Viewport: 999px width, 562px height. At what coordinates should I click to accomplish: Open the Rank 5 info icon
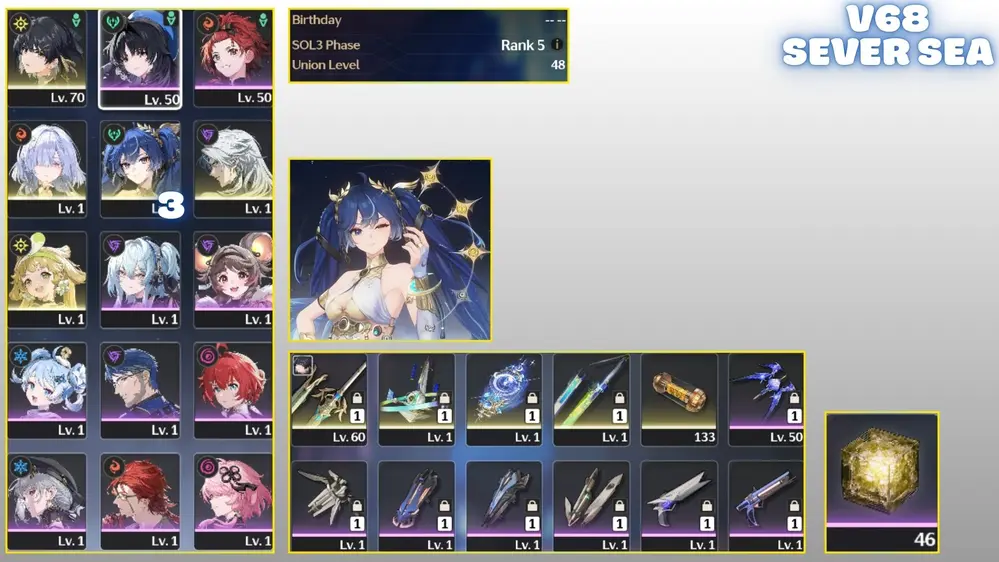[x=557, y=45]
